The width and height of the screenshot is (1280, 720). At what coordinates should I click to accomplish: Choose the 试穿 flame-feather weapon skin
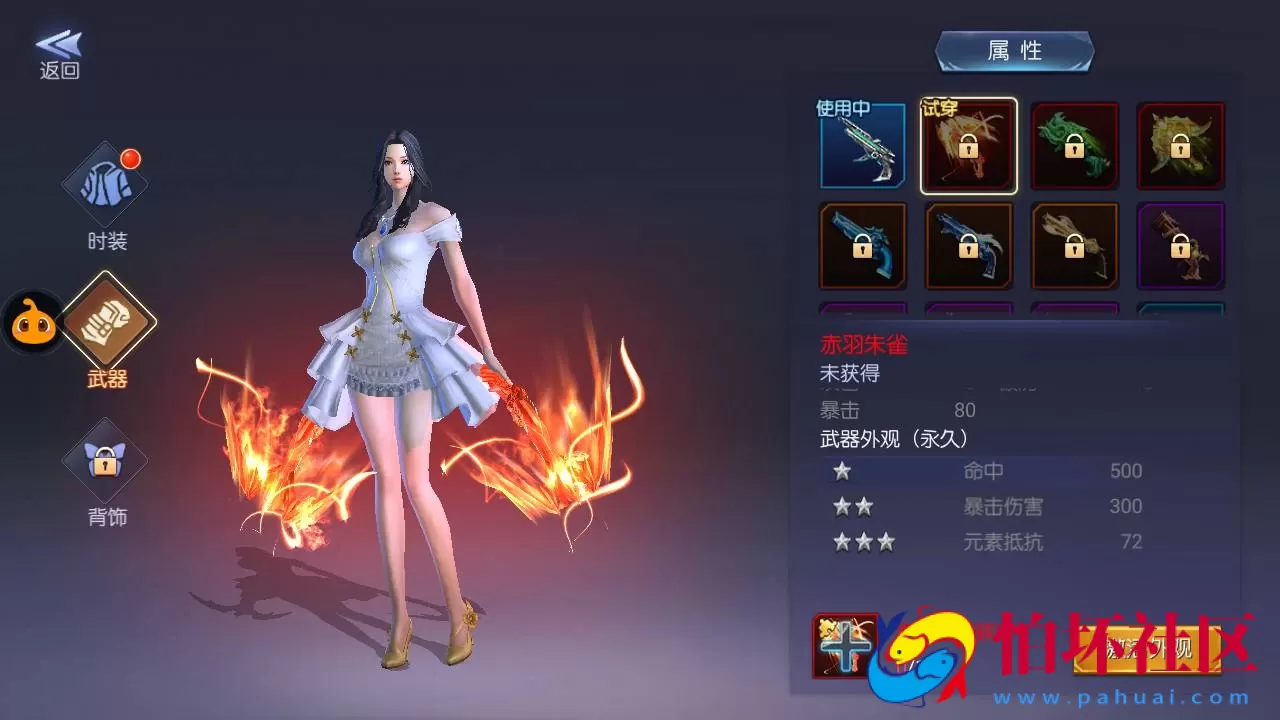point(968,146)
